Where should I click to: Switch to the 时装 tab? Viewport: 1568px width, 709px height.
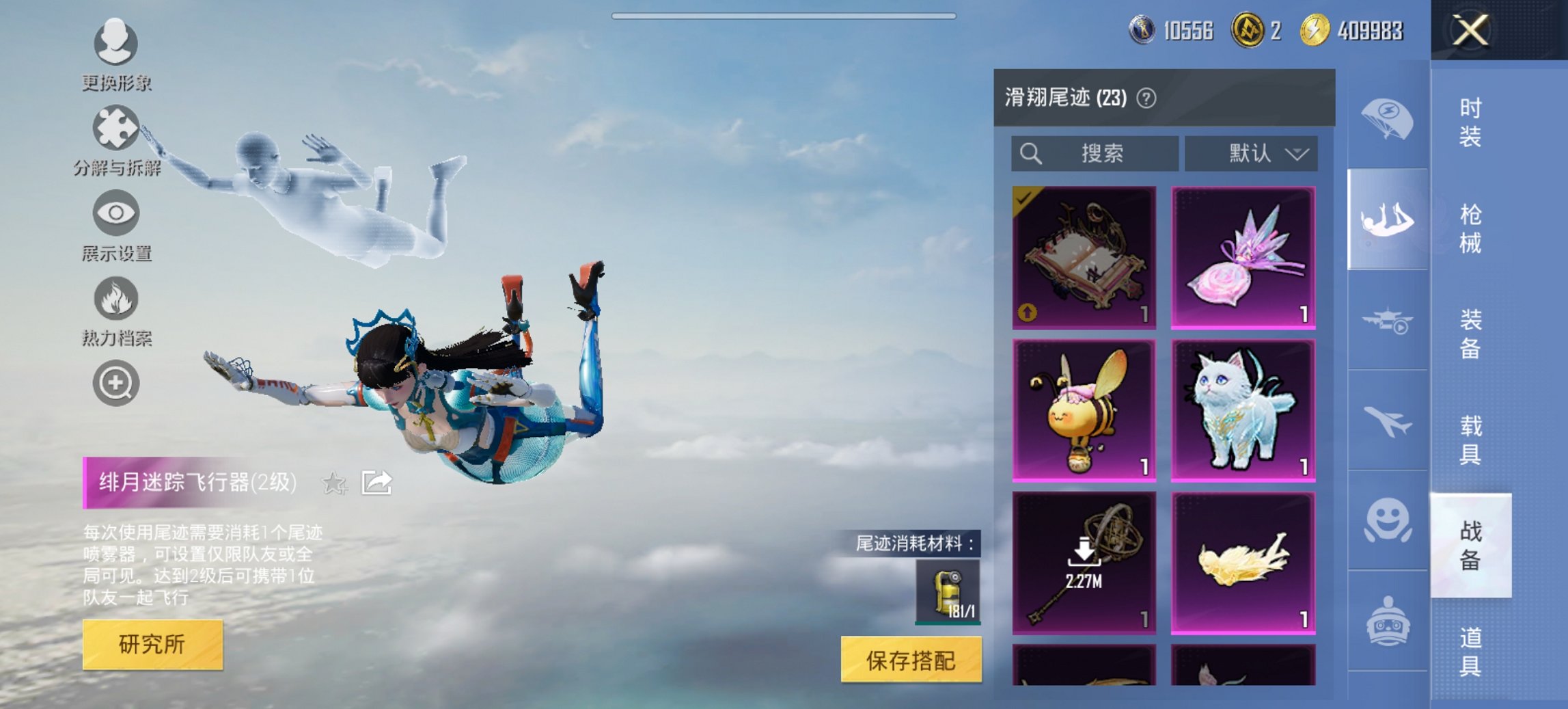(1469, 123)
